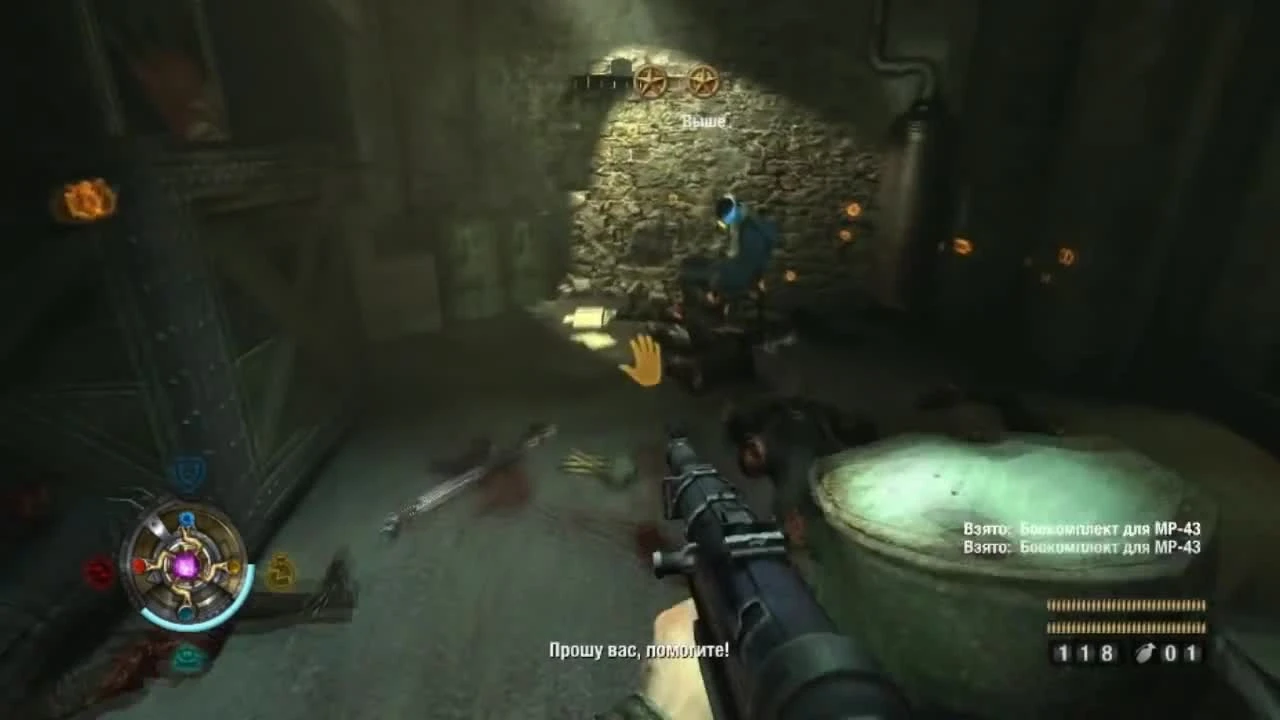Click the second MP-43 ammo pickup notification
Screen dimensions: 1280x720
(1082, 548)
